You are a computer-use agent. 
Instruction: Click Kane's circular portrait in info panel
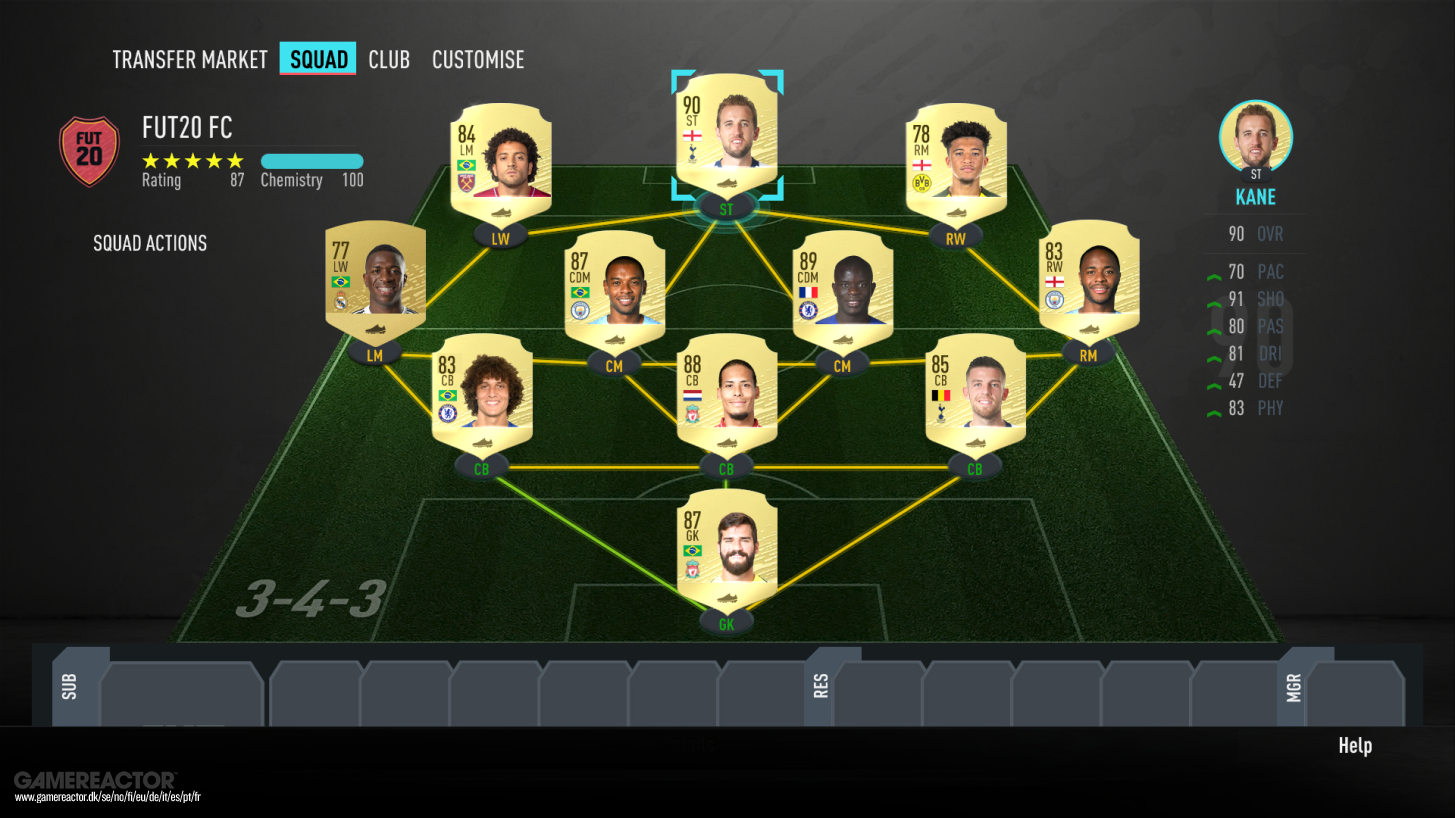tap(1255, 137)
